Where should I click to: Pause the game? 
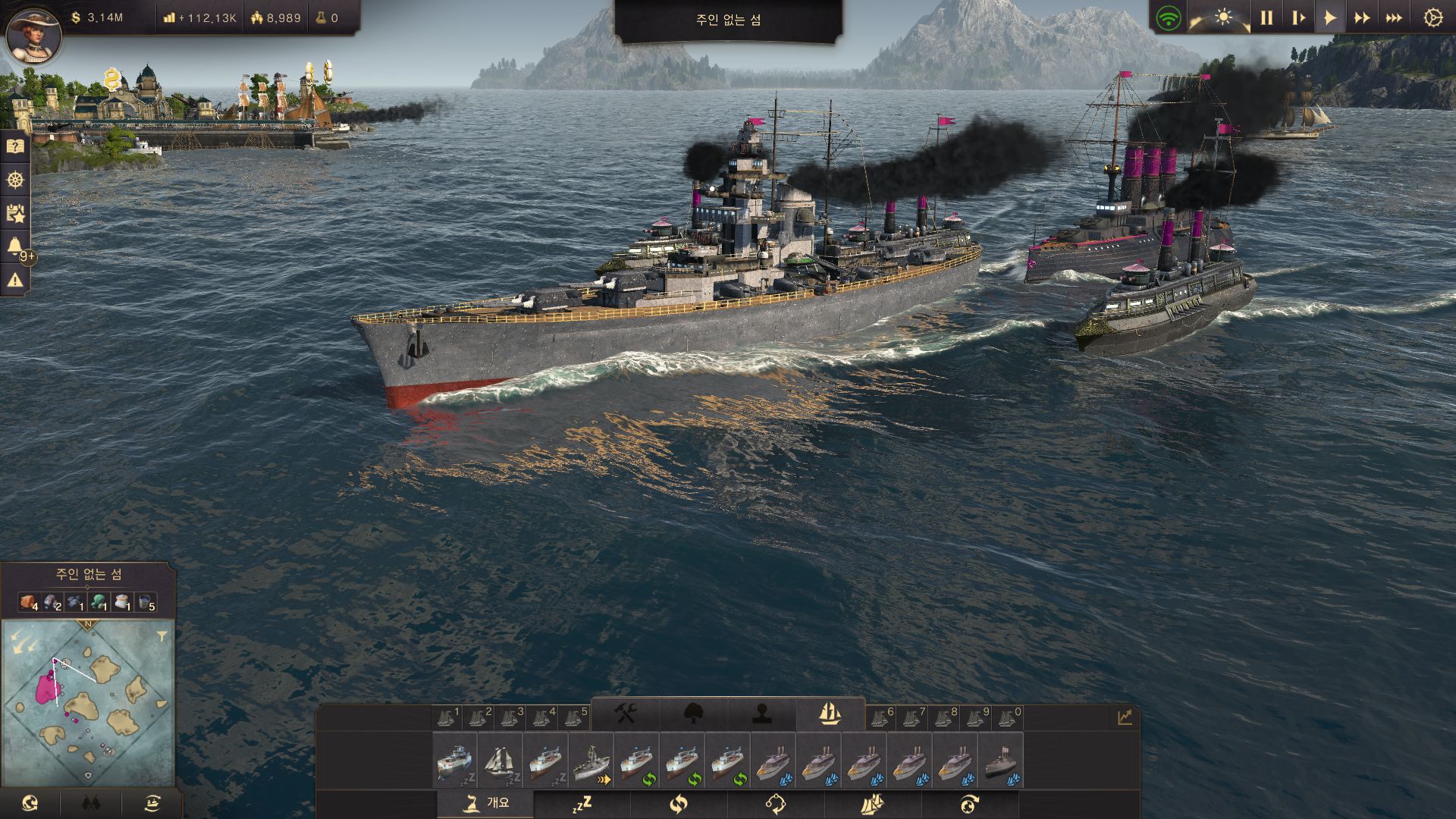(x=1266, y=18)
